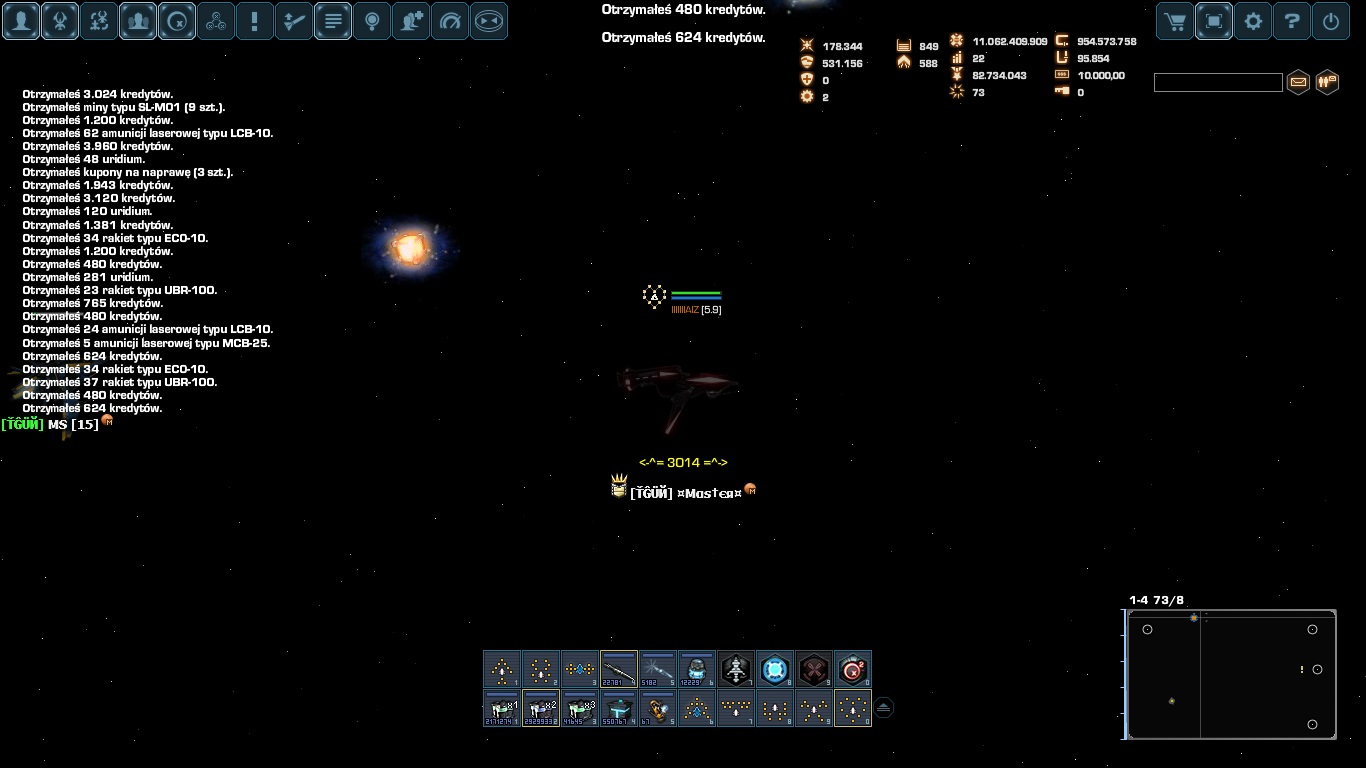Use the red target x2 ability
Viewport: 1366px width, 768px height.
point(853,669)
